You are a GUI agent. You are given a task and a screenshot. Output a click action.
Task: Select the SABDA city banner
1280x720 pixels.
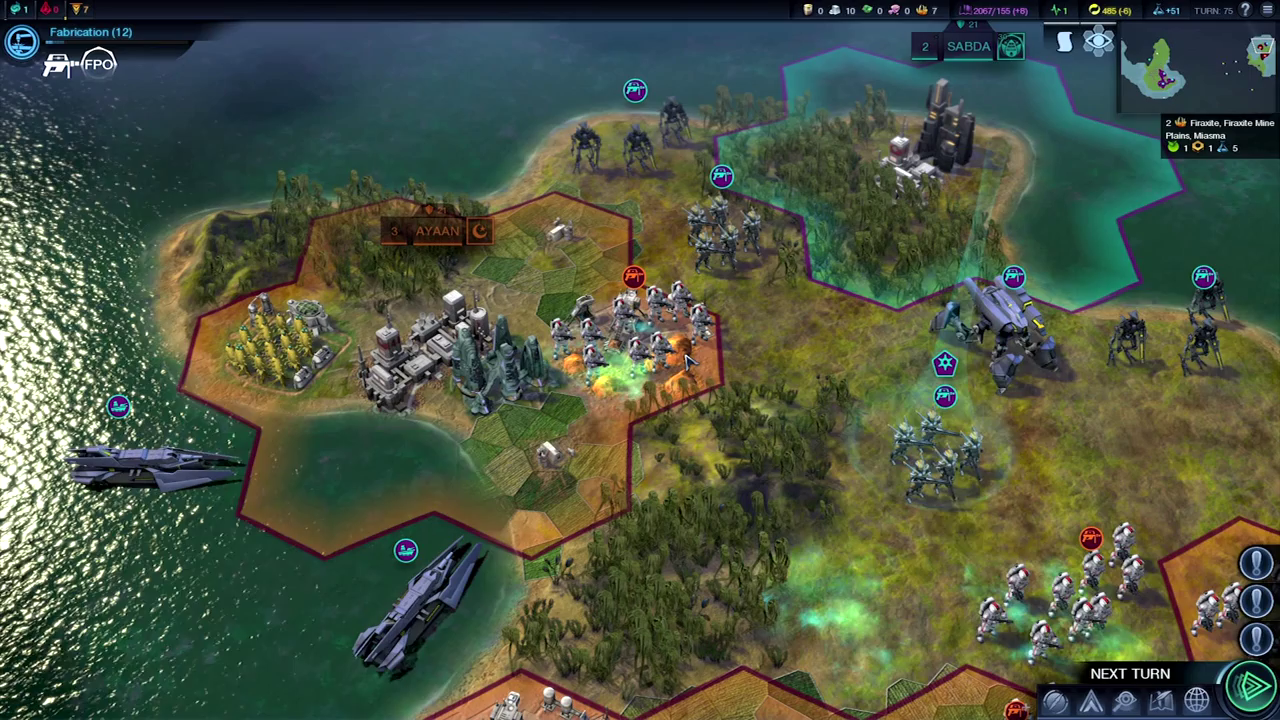pyautogui.click(x=968, y=46)
